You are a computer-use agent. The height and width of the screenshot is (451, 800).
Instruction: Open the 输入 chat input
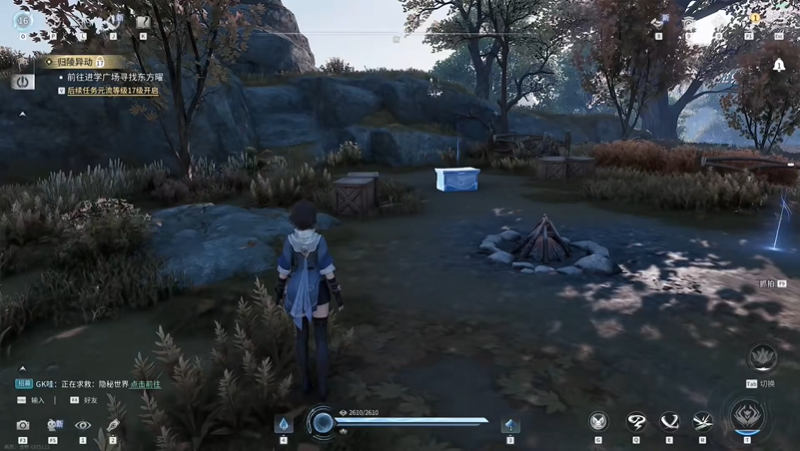tap(38, 400)
